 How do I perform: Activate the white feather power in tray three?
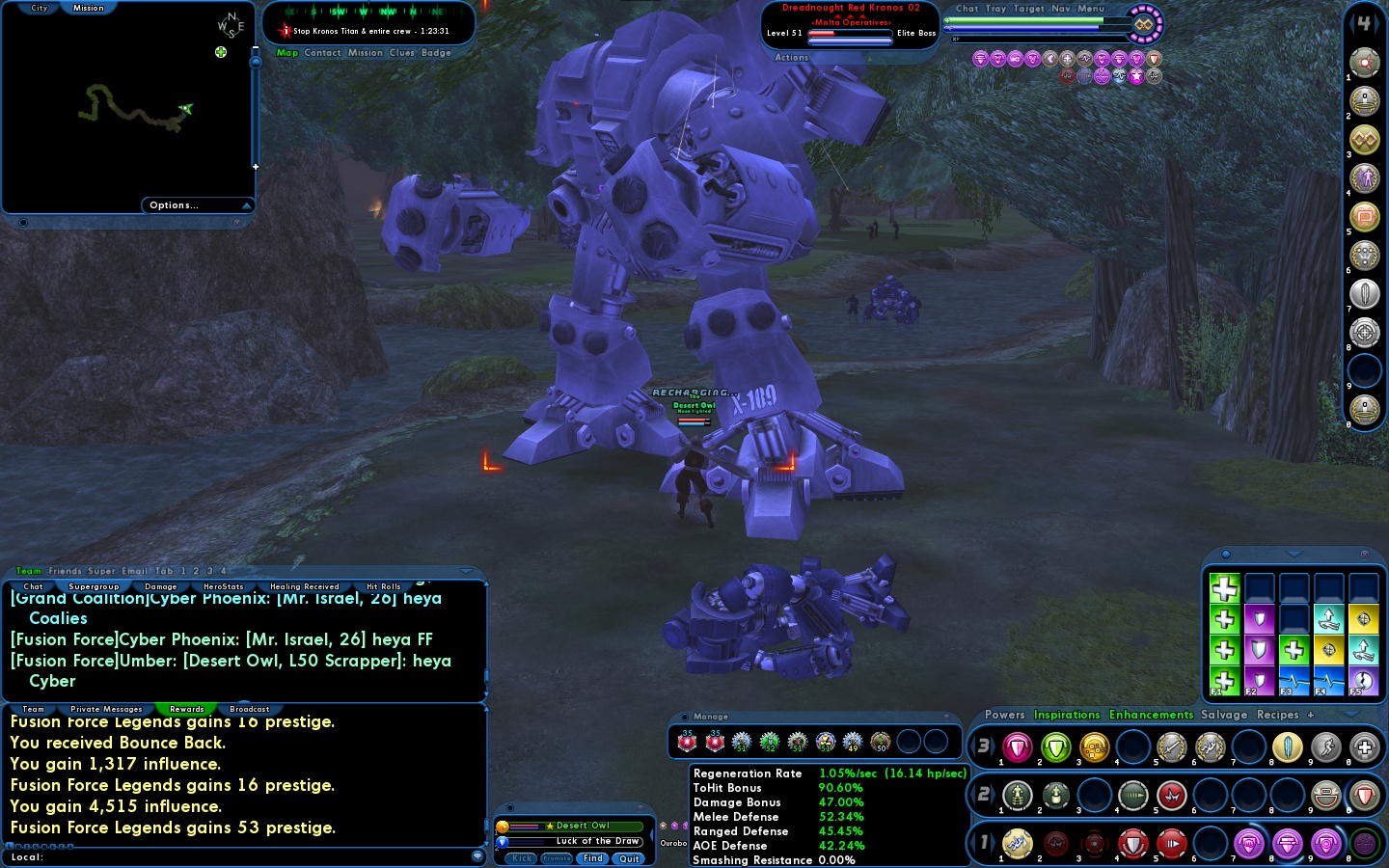pos(1287,747)
